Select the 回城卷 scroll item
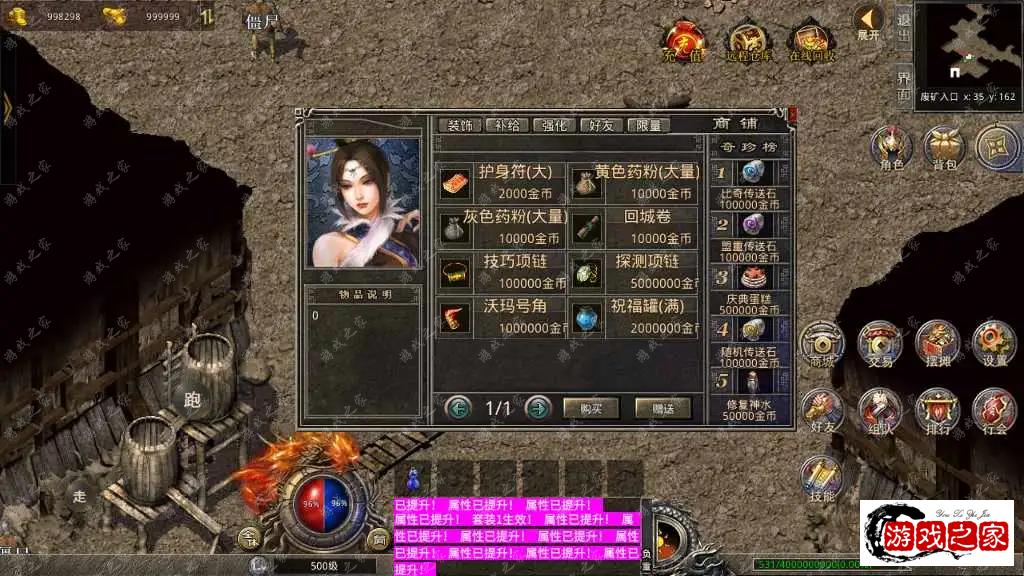This screenshot has width=1024, height=576. click(x=634, y=228)
